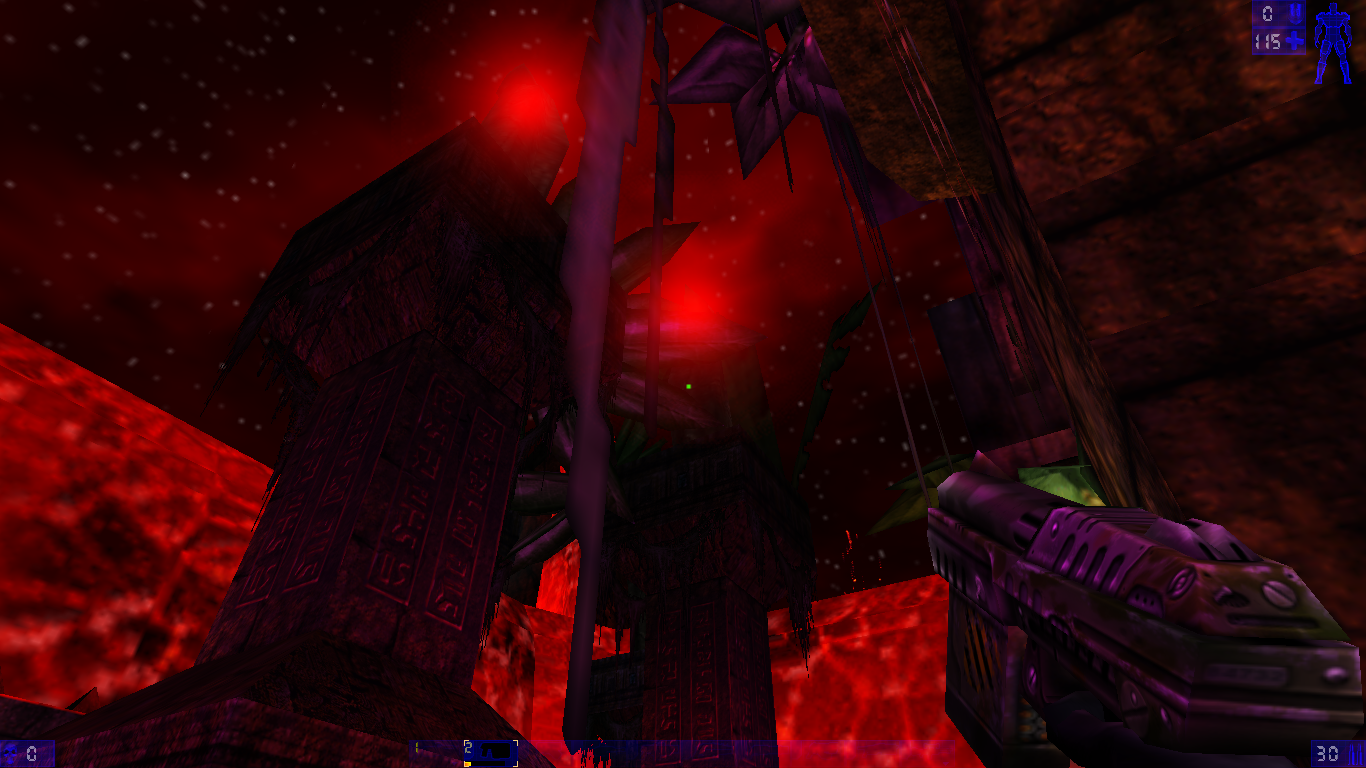Click the blue health cross icon
The height and width of the screenshot is (768, 1366).
click(1294, 41)
